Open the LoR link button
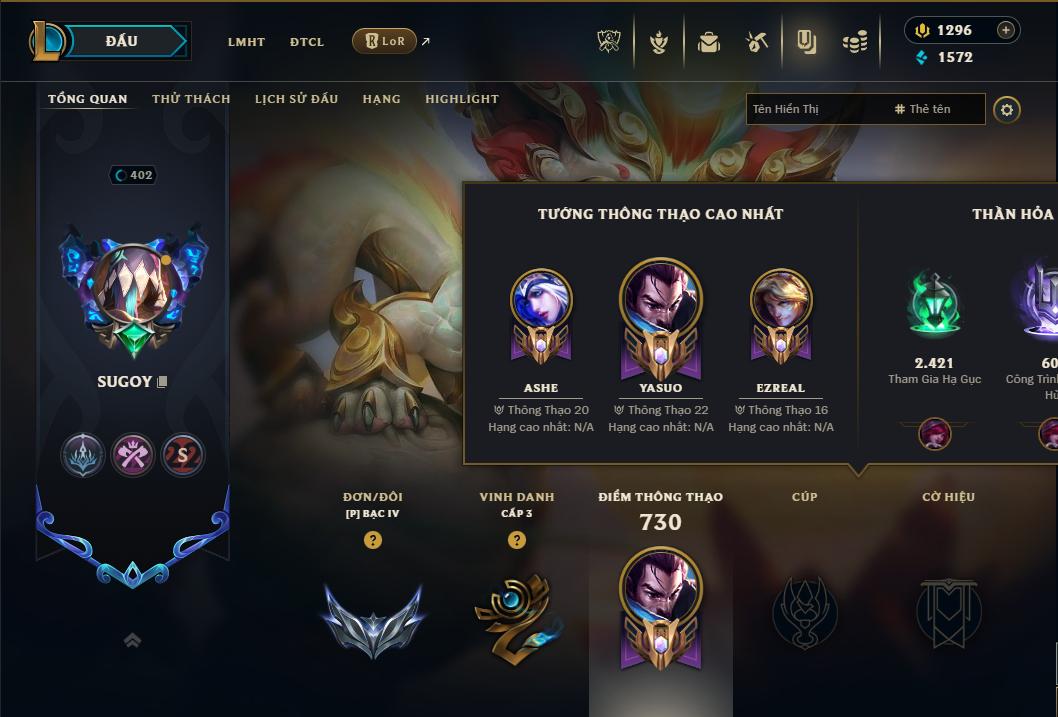1058x717 pixels. pos(384,41)
